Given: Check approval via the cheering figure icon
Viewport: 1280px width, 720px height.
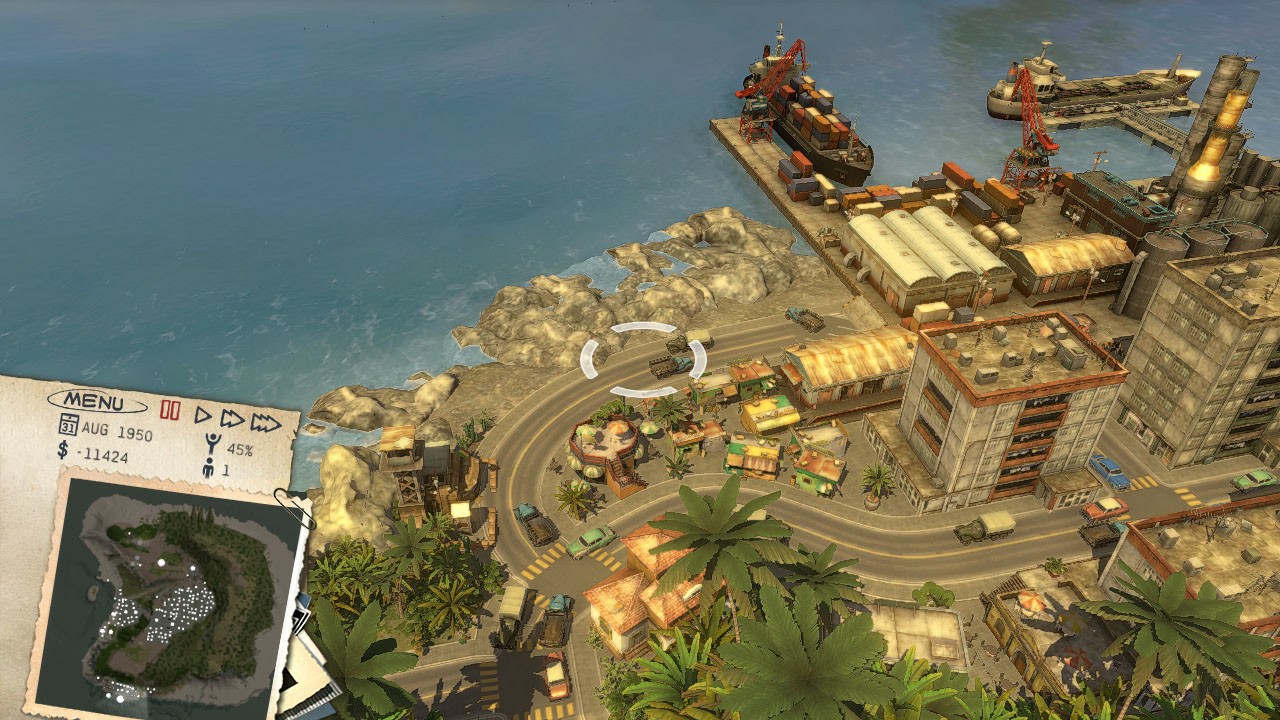Looking at the screenshot, I should point(212,441).
